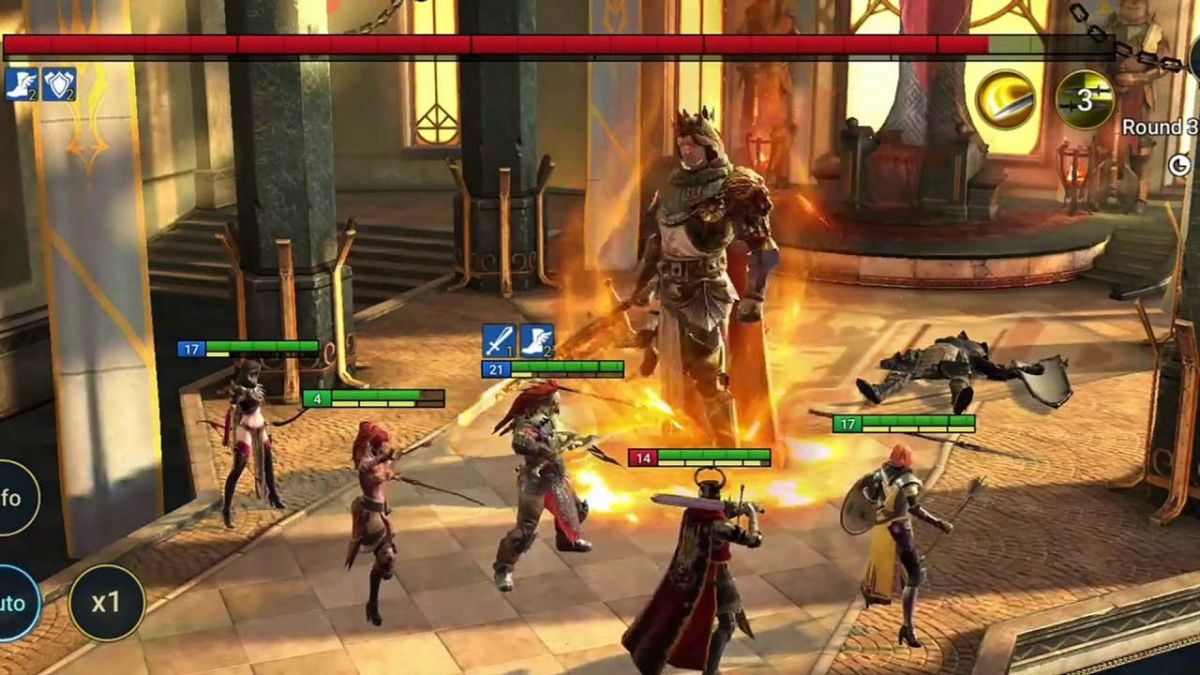Check the boot speed buff above champion

[x=537, y=341]
